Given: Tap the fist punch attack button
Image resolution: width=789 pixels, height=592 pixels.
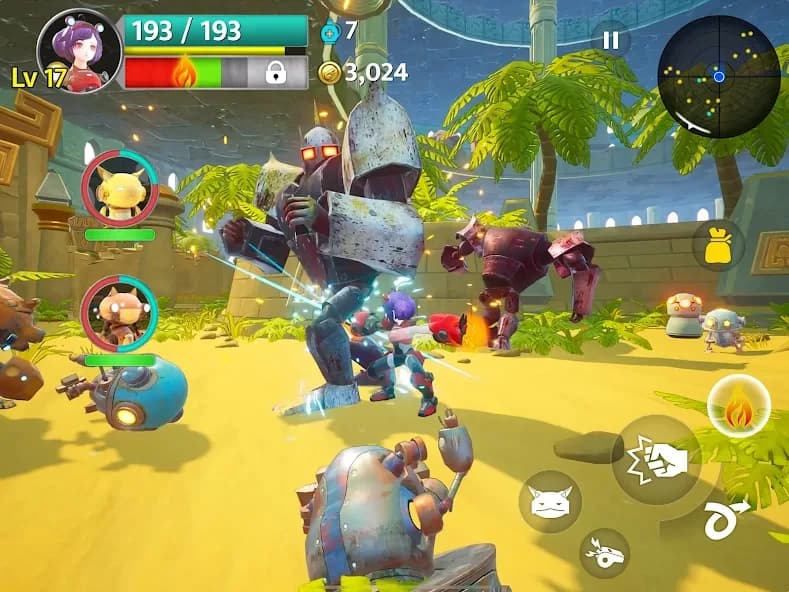Looking at the screenshot, I should tap(656, 459).
